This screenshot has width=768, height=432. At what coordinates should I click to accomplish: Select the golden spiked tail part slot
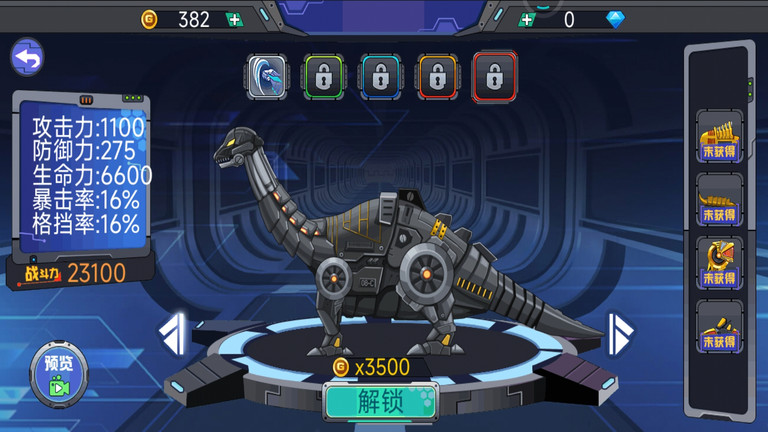tap(719, 199)
